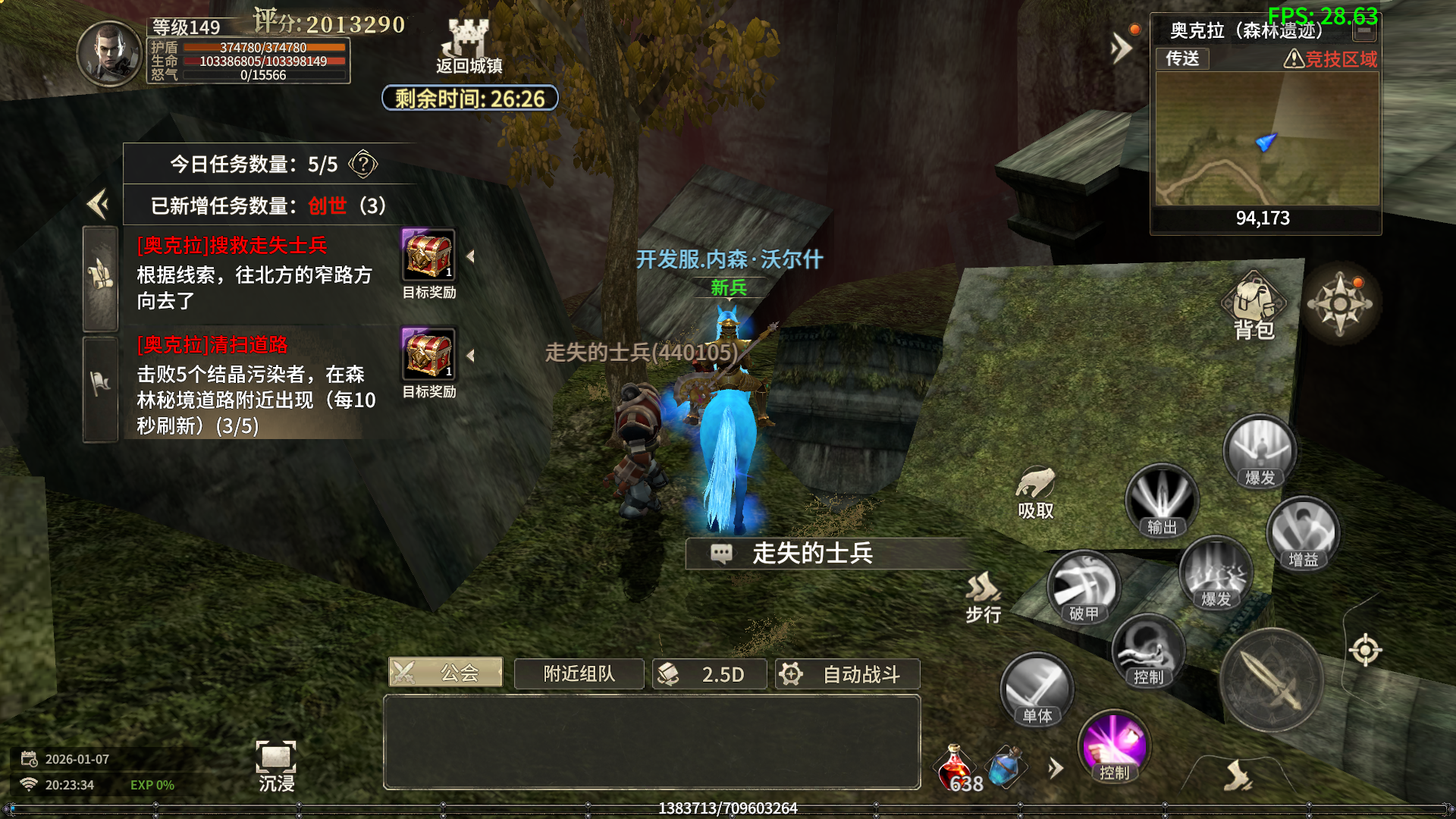Enable 自动战斗 auto battle
Viewport: 1456px width, 819px height.
[x=848, y=674]
